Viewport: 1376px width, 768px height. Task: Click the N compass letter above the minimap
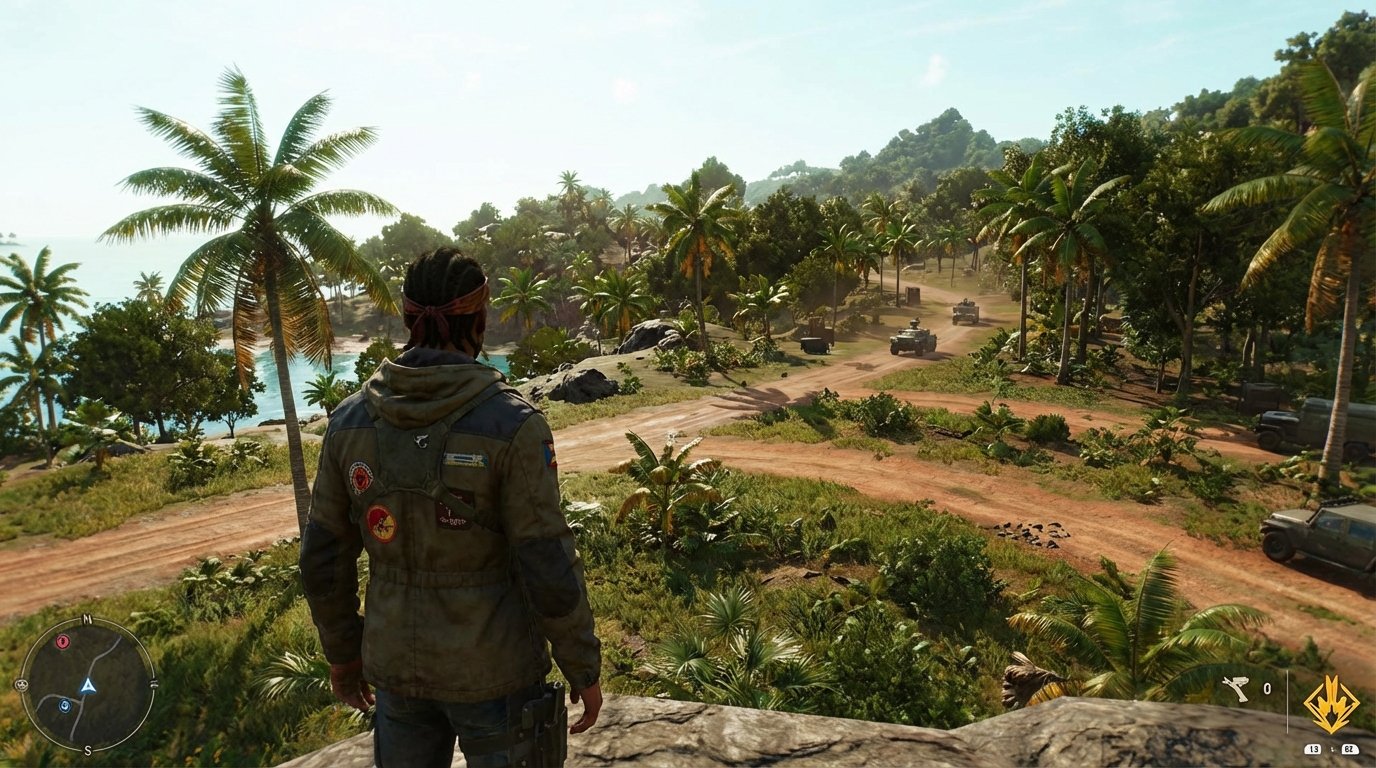coord(87,620)
